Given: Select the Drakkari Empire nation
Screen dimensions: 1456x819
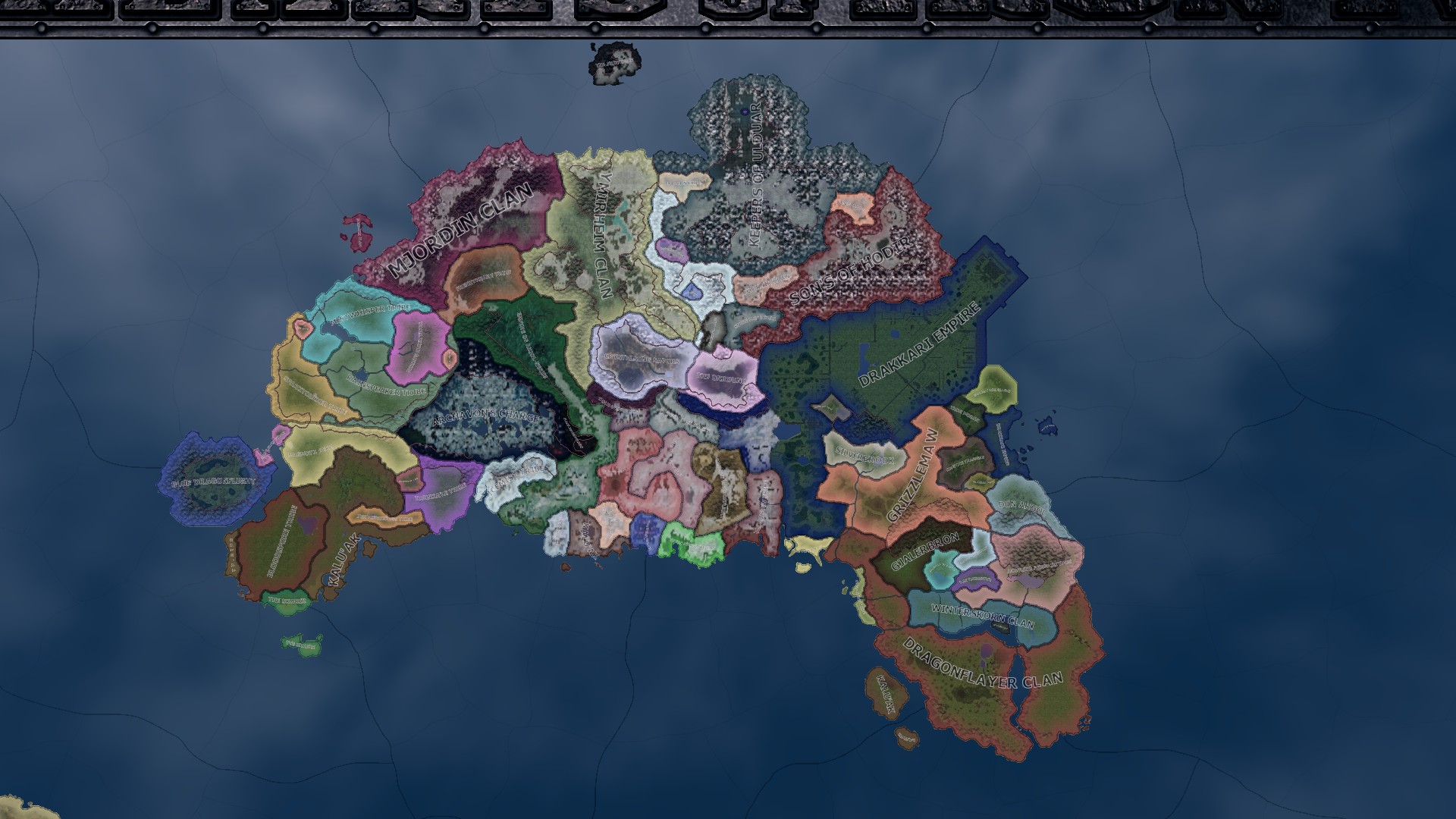Looking at the screenshot, I should coord(919,344).
